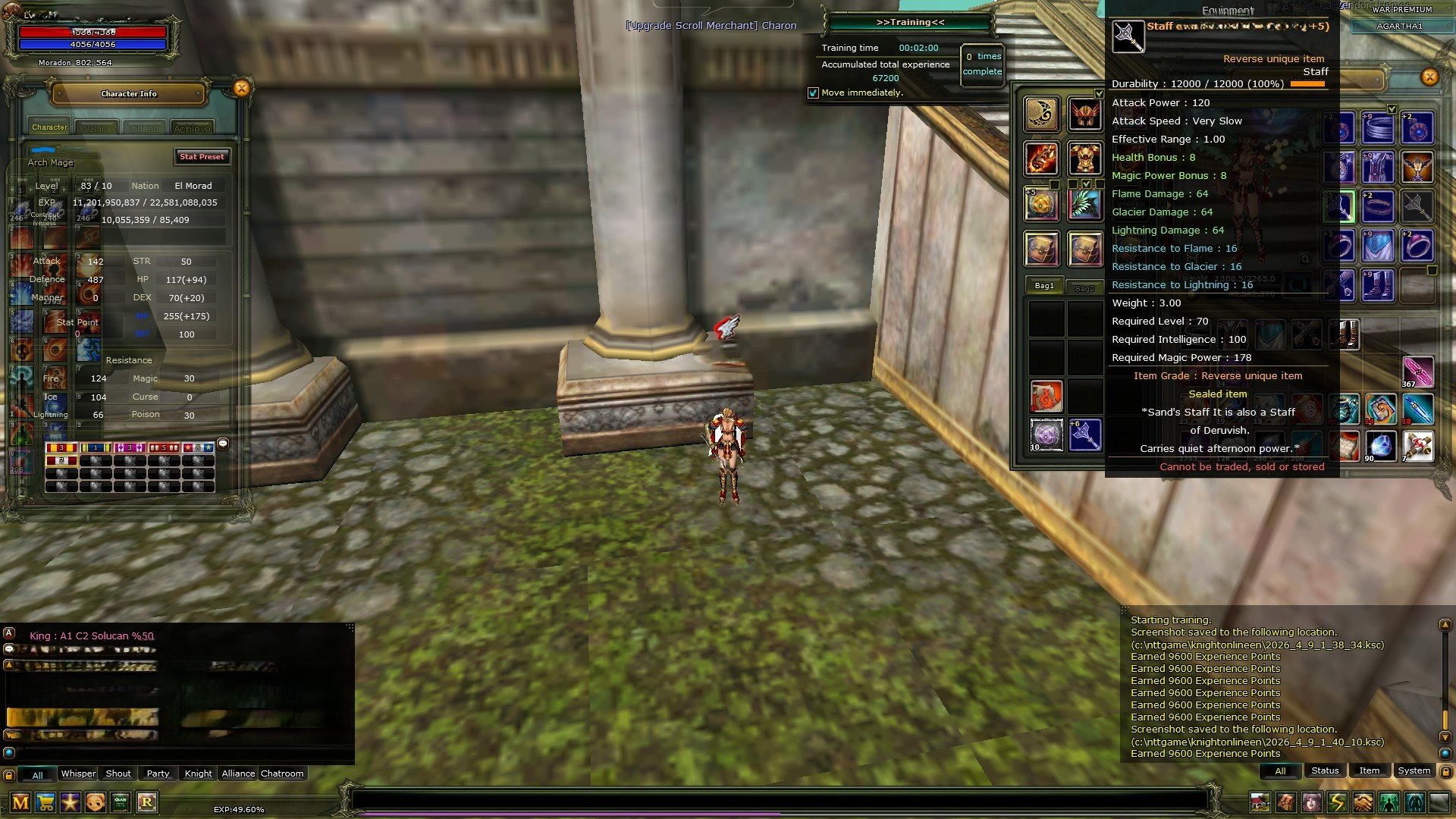Open the Power-Up Store cart icon

click(x=44, y=802)
